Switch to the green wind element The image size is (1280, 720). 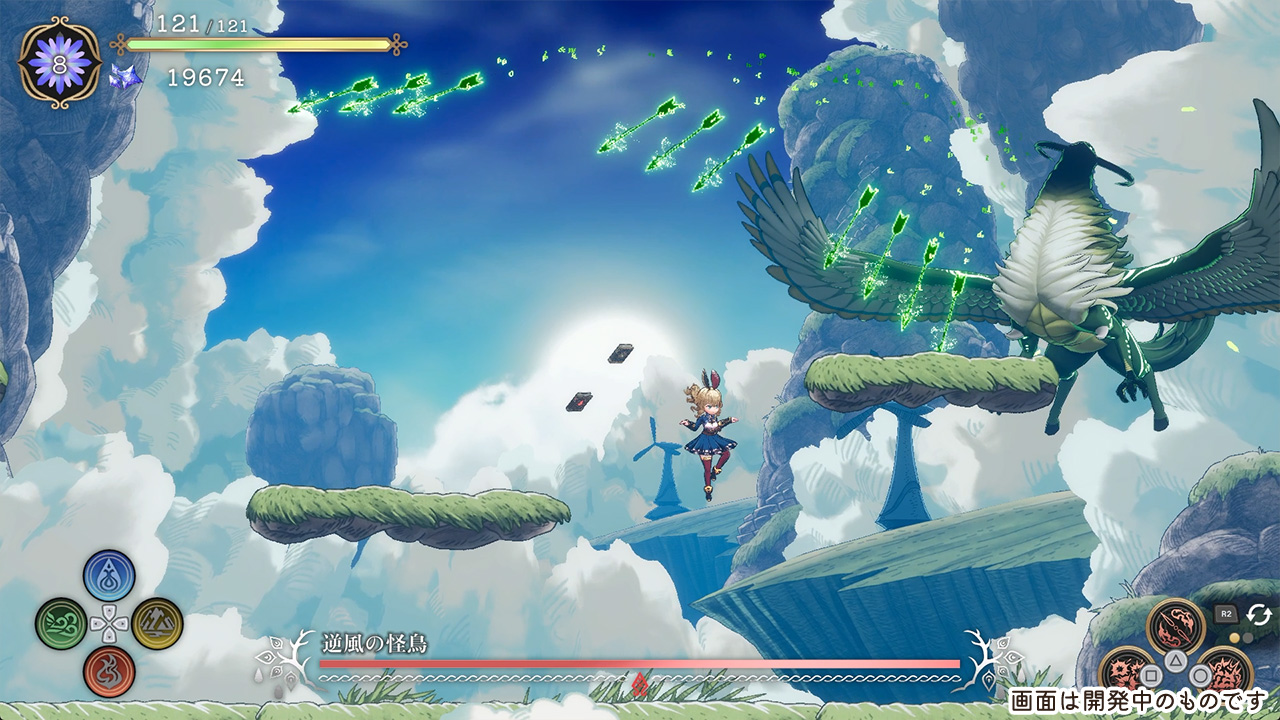coord(61,623)
